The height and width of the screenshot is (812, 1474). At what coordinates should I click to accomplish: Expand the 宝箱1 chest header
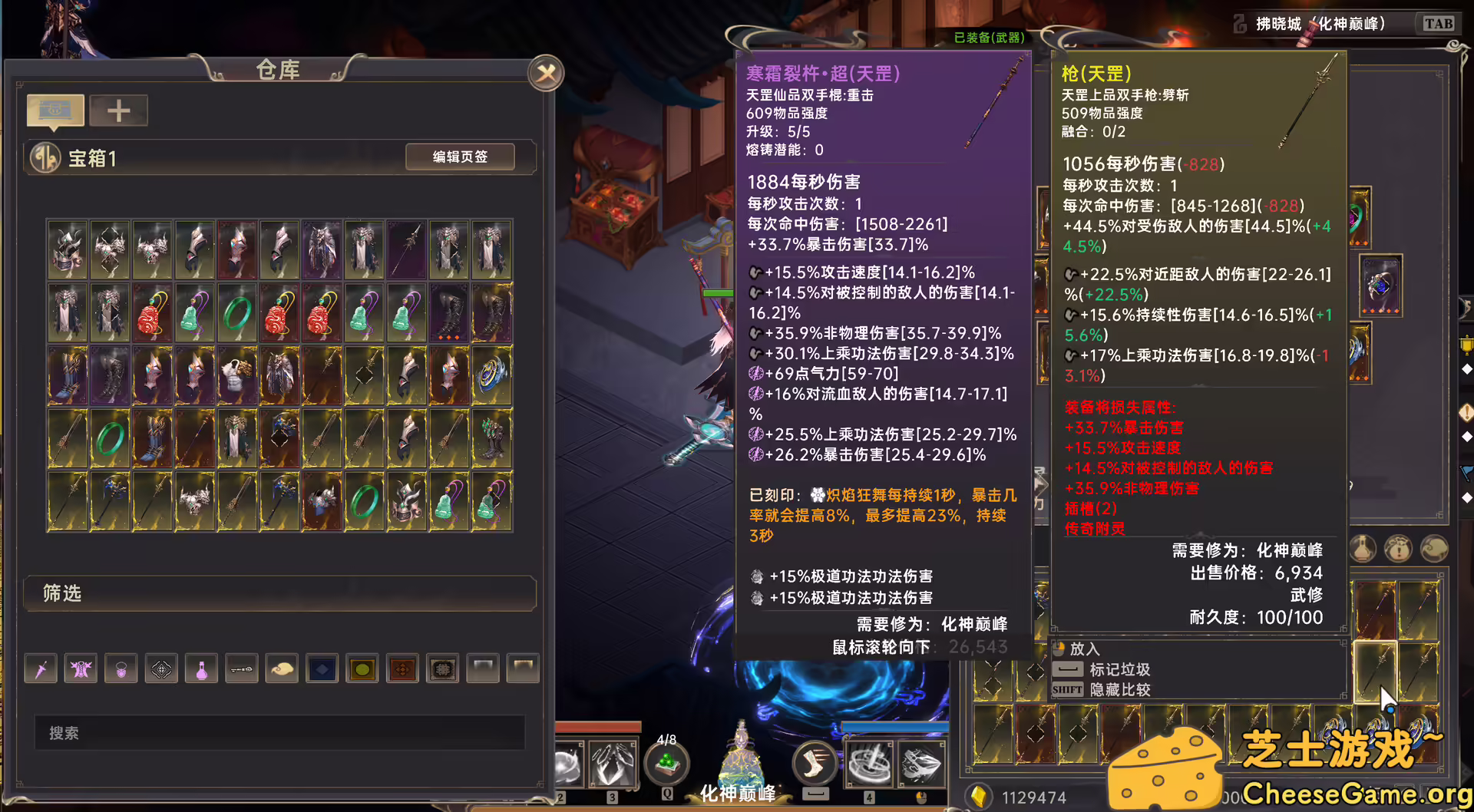click(x=92, y=158)
